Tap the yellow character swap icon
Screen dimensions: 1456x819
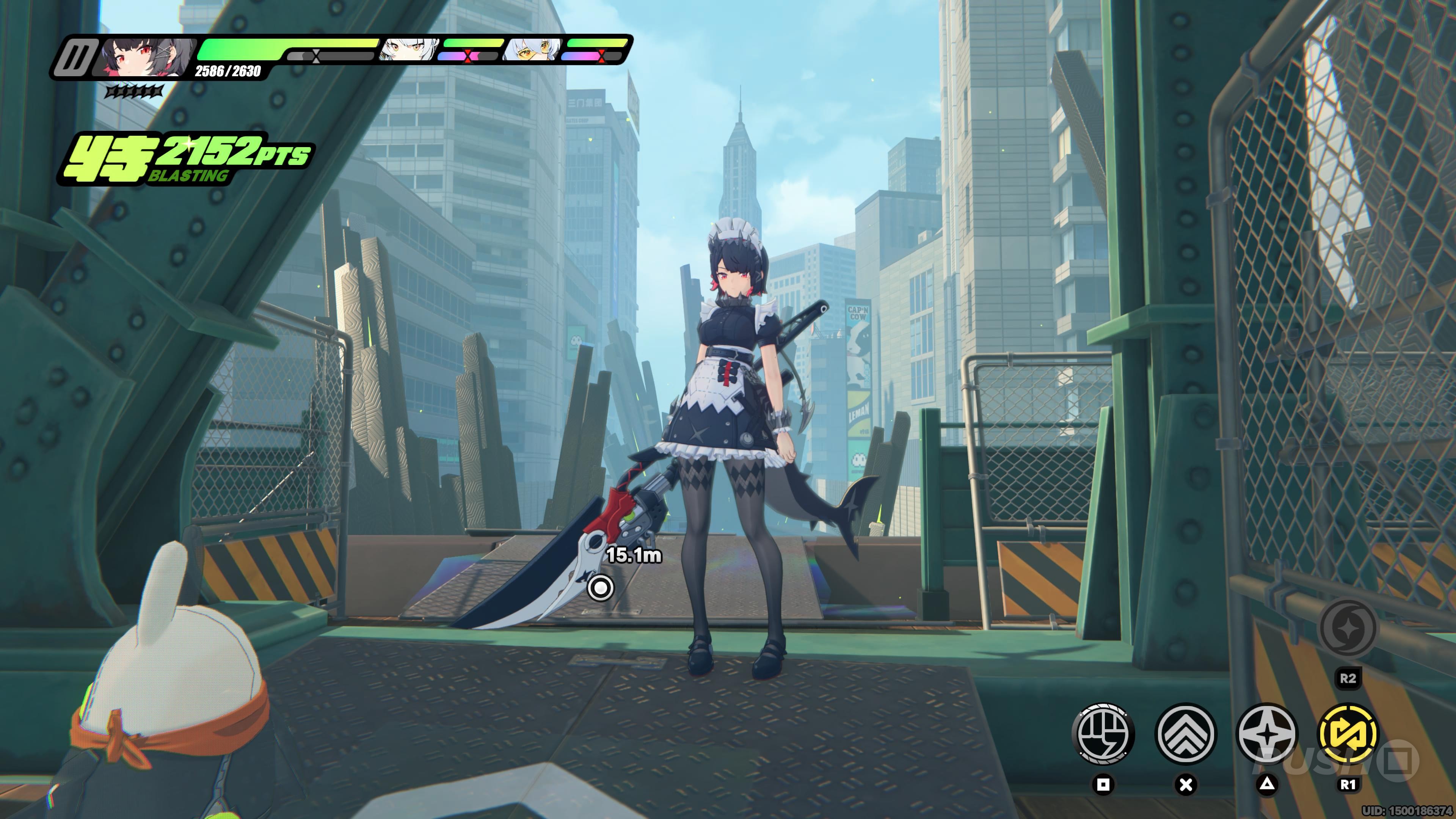(1348, 734)
